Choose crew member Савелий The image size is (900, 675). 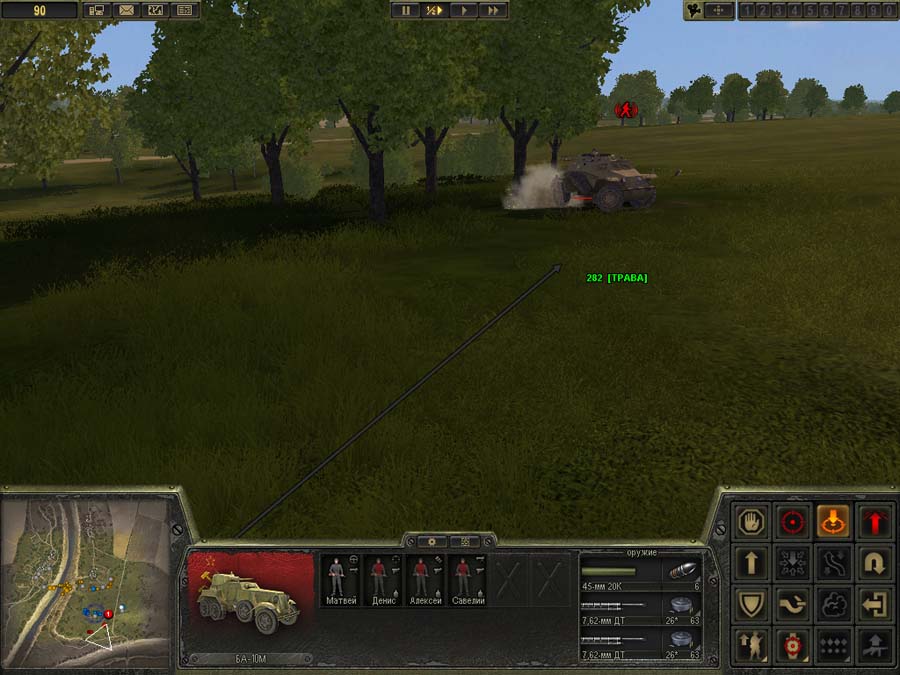tap(462, 580)
